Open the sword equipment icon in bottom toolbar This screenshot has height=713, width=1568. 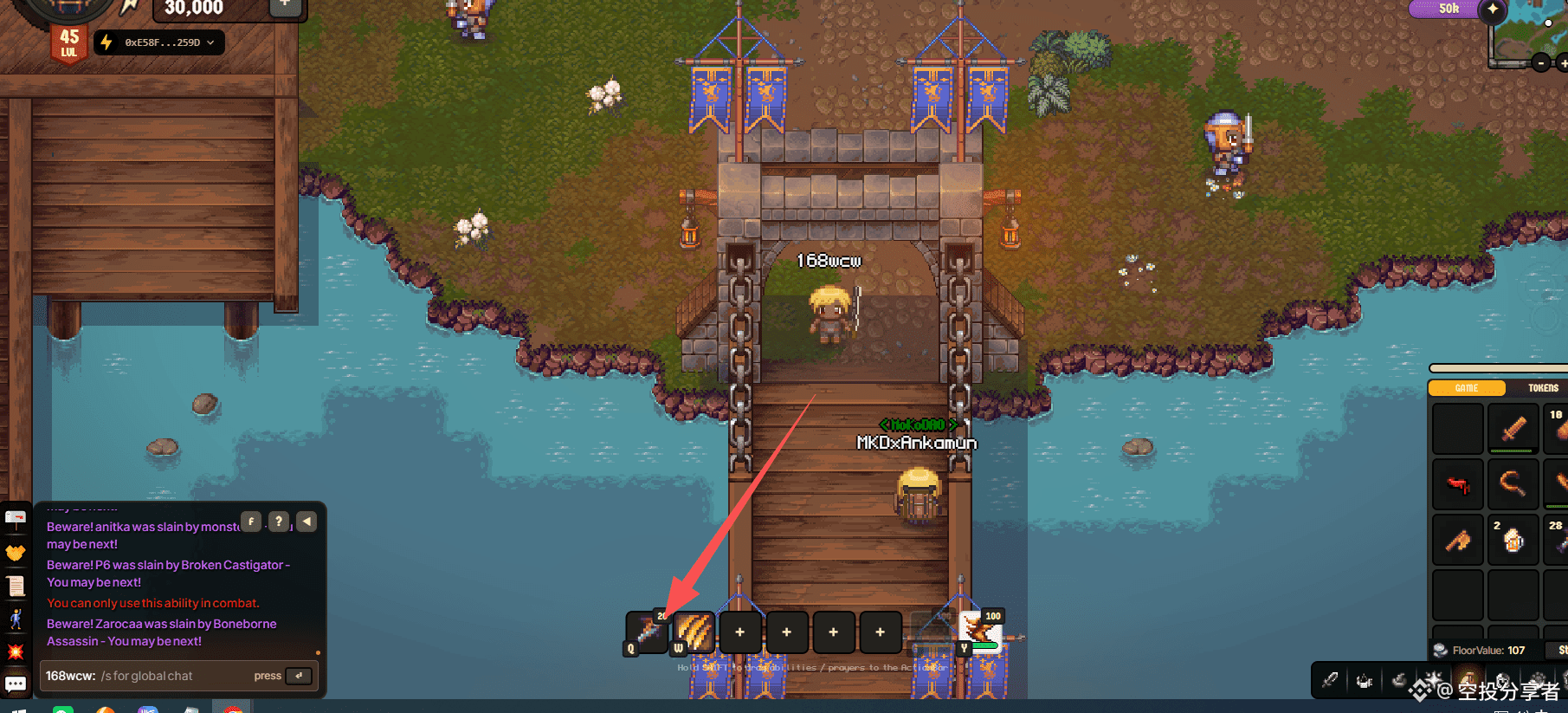tap(1330, 681)
